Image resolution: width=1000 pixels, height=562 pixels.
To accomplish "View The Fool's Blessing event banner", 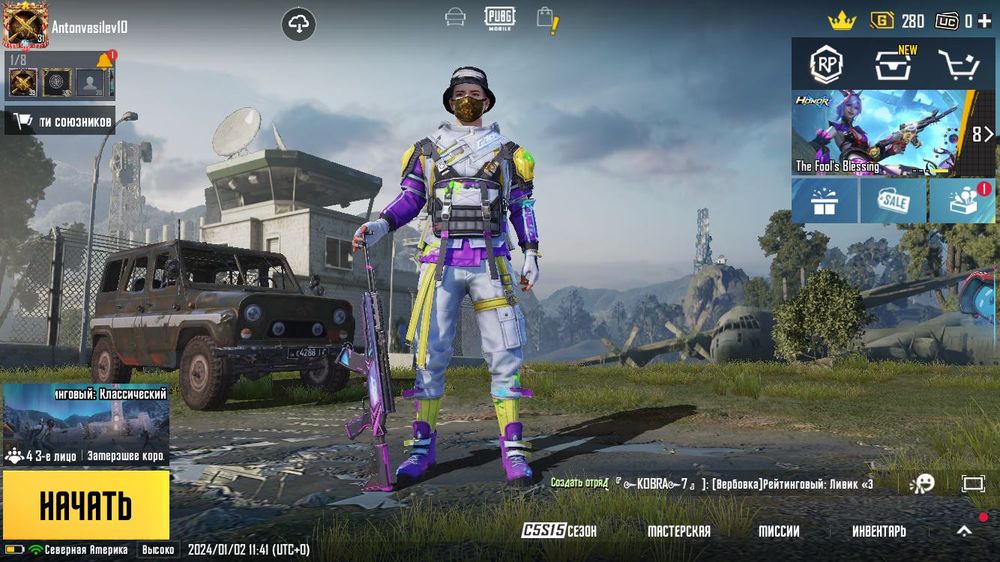I will (880, 132).
